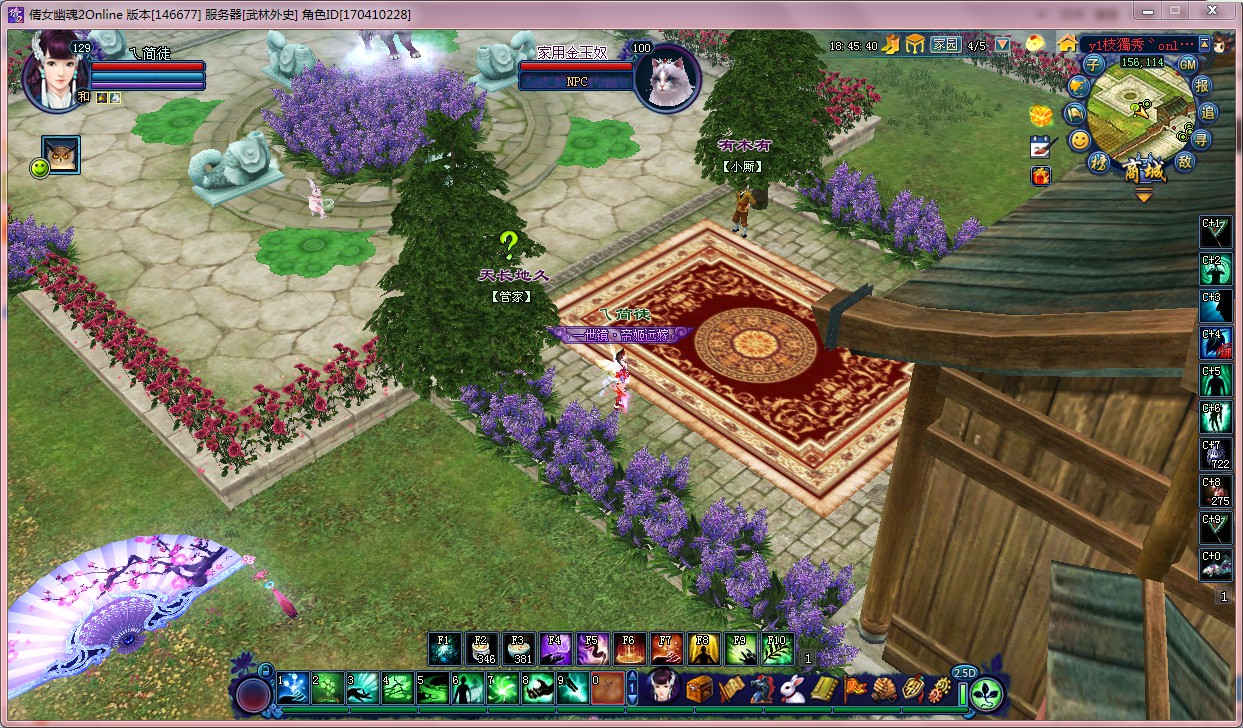Click the glowing golden treasure chest icon
Screen dimensions: 1243x728
pos(1042,114)
